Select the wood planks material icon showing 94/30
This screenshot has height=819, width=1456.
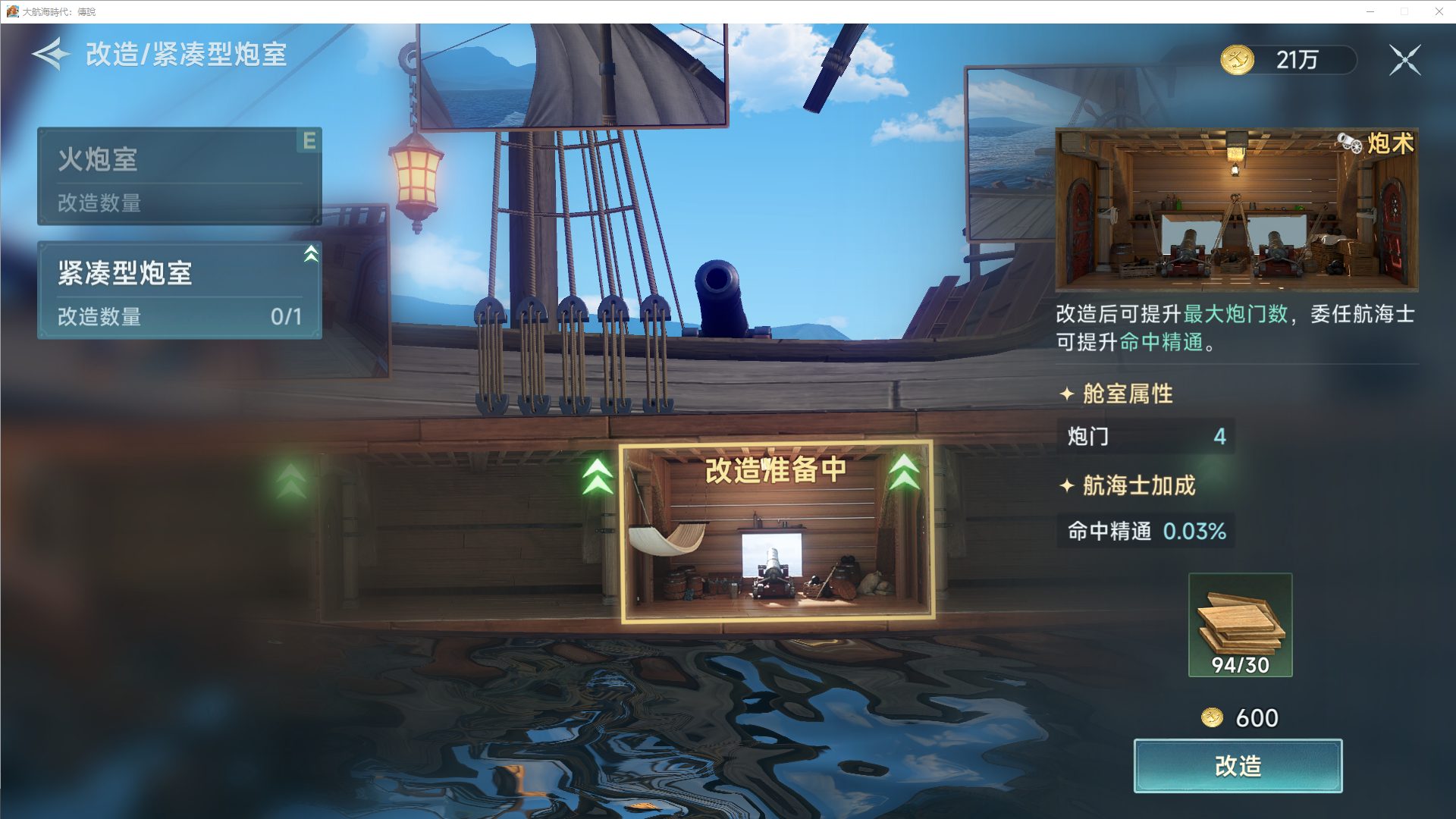[x=1239, y=623]
